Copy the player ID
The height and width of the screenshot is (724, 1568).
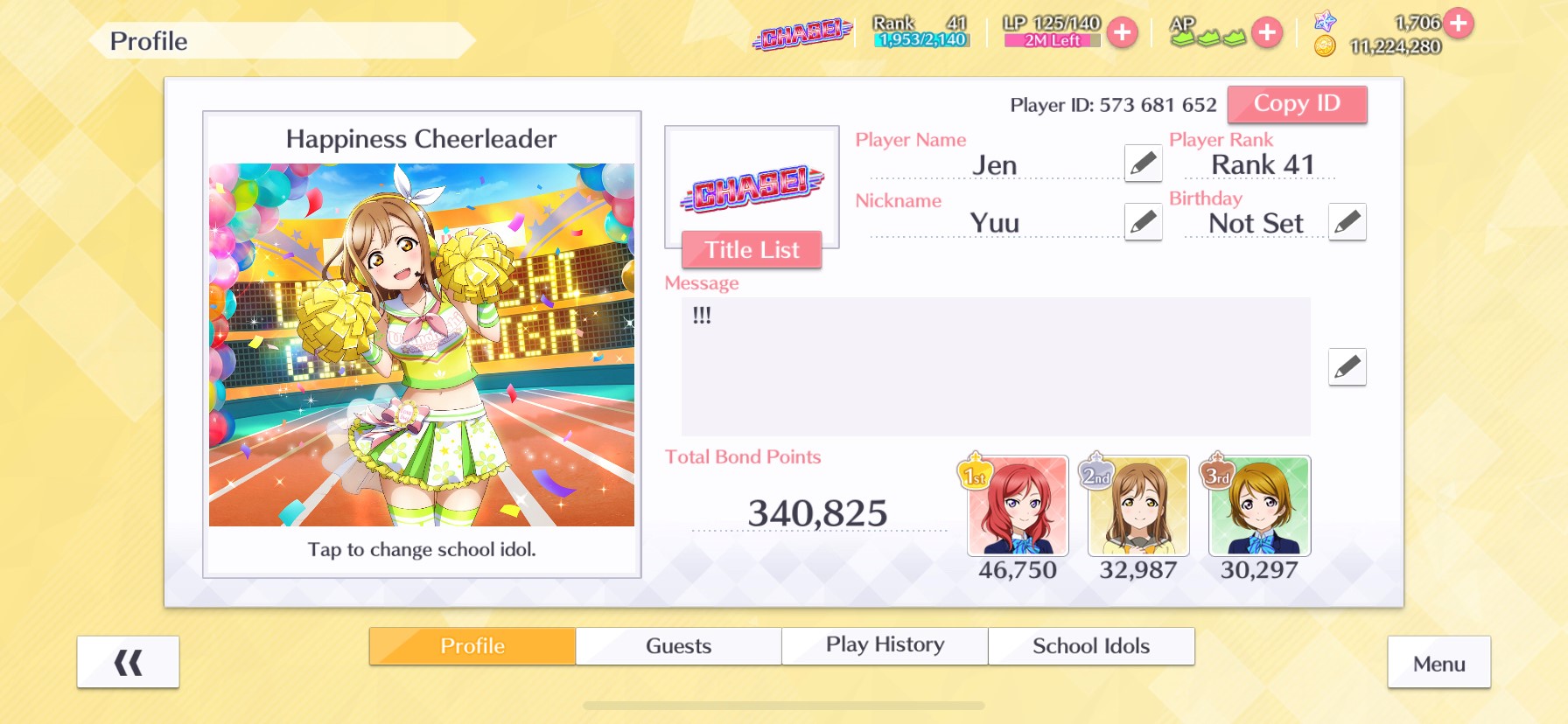tap(1296, 104)
